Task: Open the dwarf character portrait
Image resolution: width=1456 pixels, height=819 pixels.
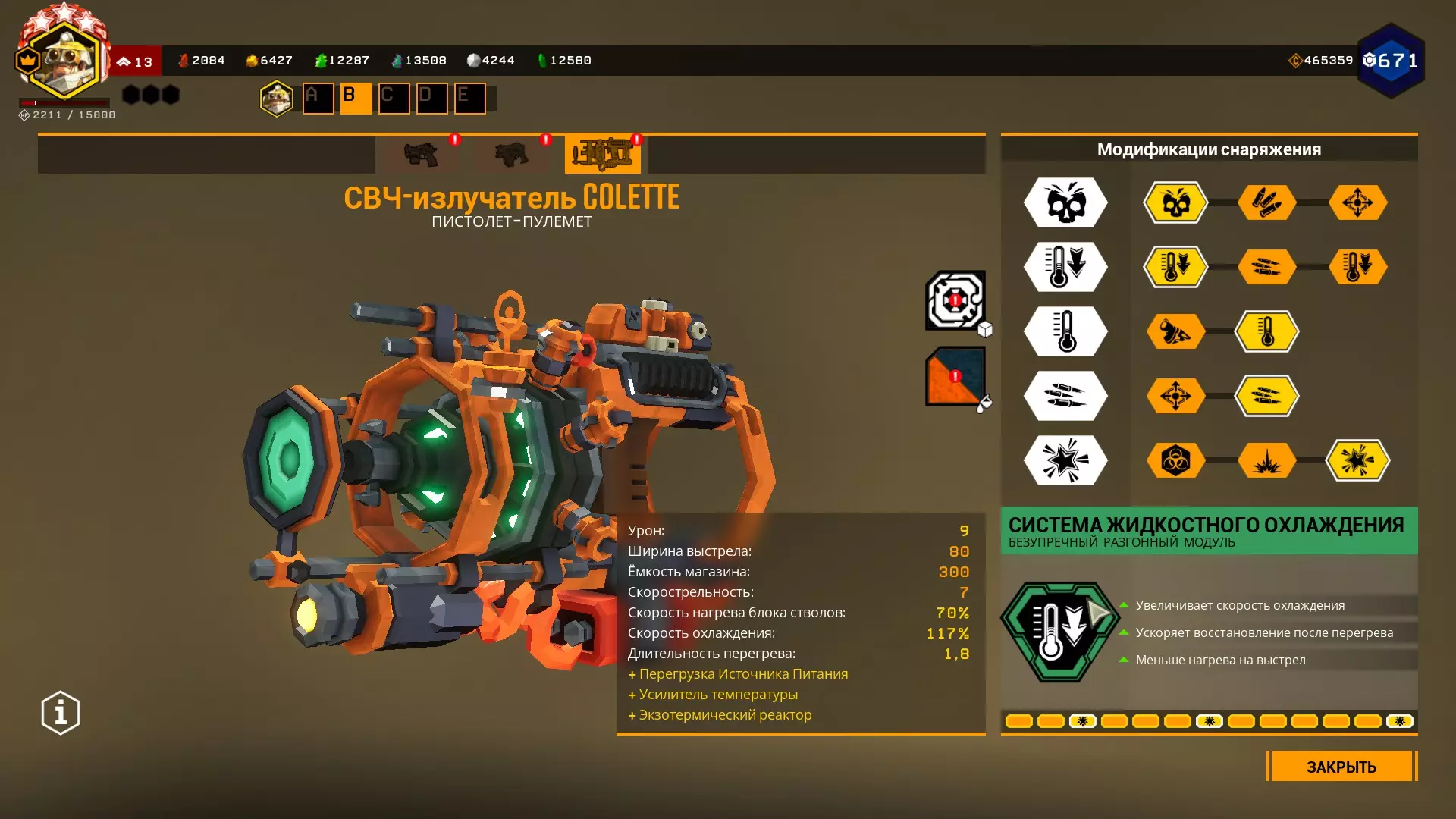Action: 64,61
